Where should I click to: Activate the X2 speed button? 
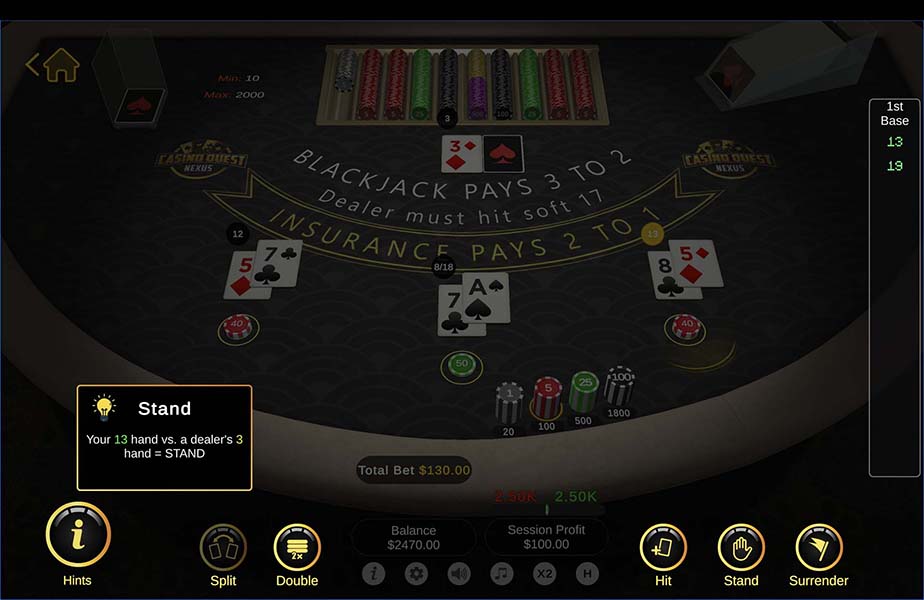pos(544,574)
